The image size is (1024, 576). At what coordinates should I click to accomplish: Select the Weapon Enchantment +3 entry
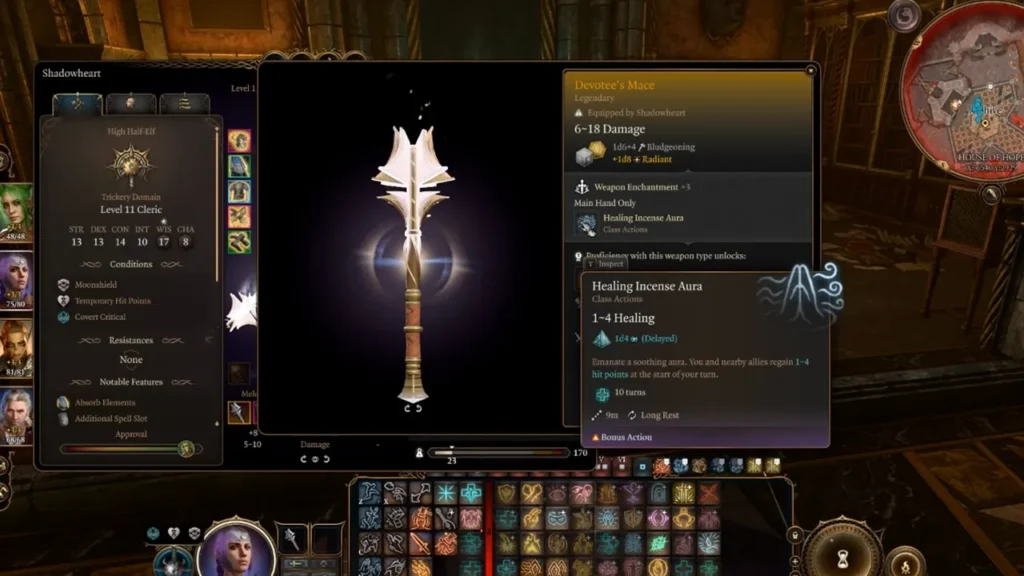coord(640,187)
